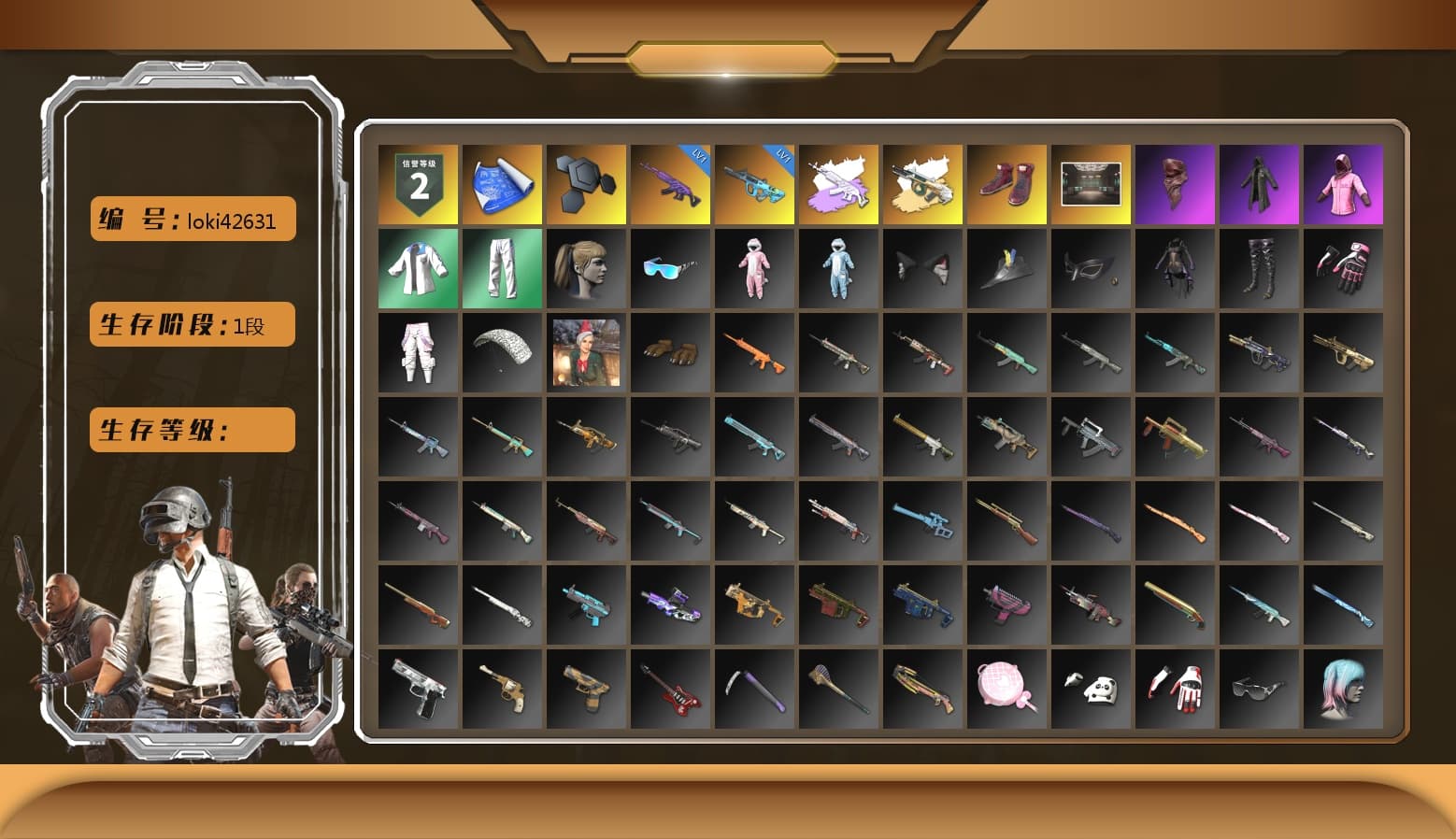Click the cat ears headwear item
This screenshot has width=1456, height=839.
922,269
